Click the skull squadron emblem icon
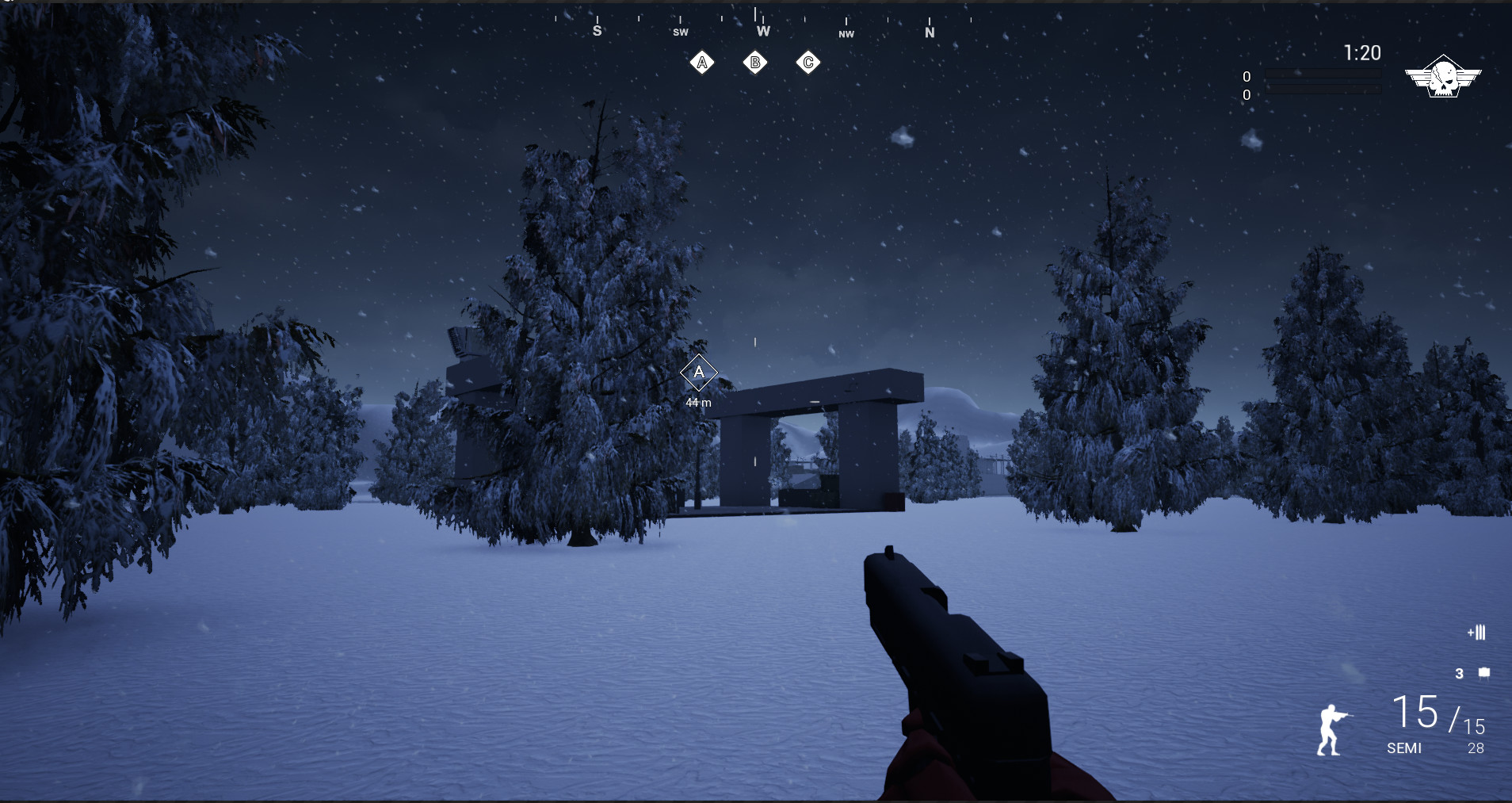The width and height of the screenshot is (1512, 803). (x=1445, y=77)
